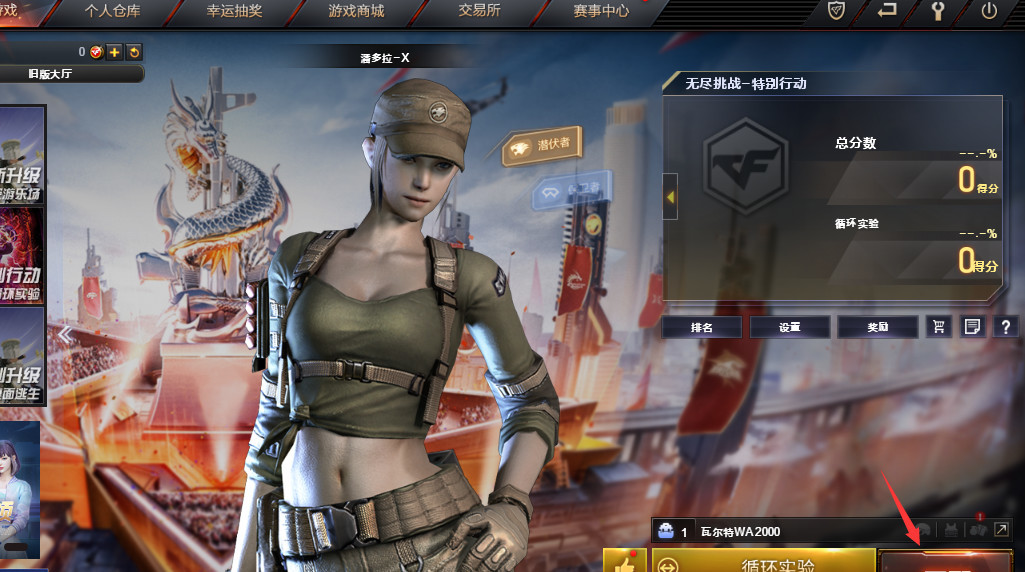Switch to the 幸运抽奖 lucky draw tab
1025x572 pixels.
pos(234,12)
